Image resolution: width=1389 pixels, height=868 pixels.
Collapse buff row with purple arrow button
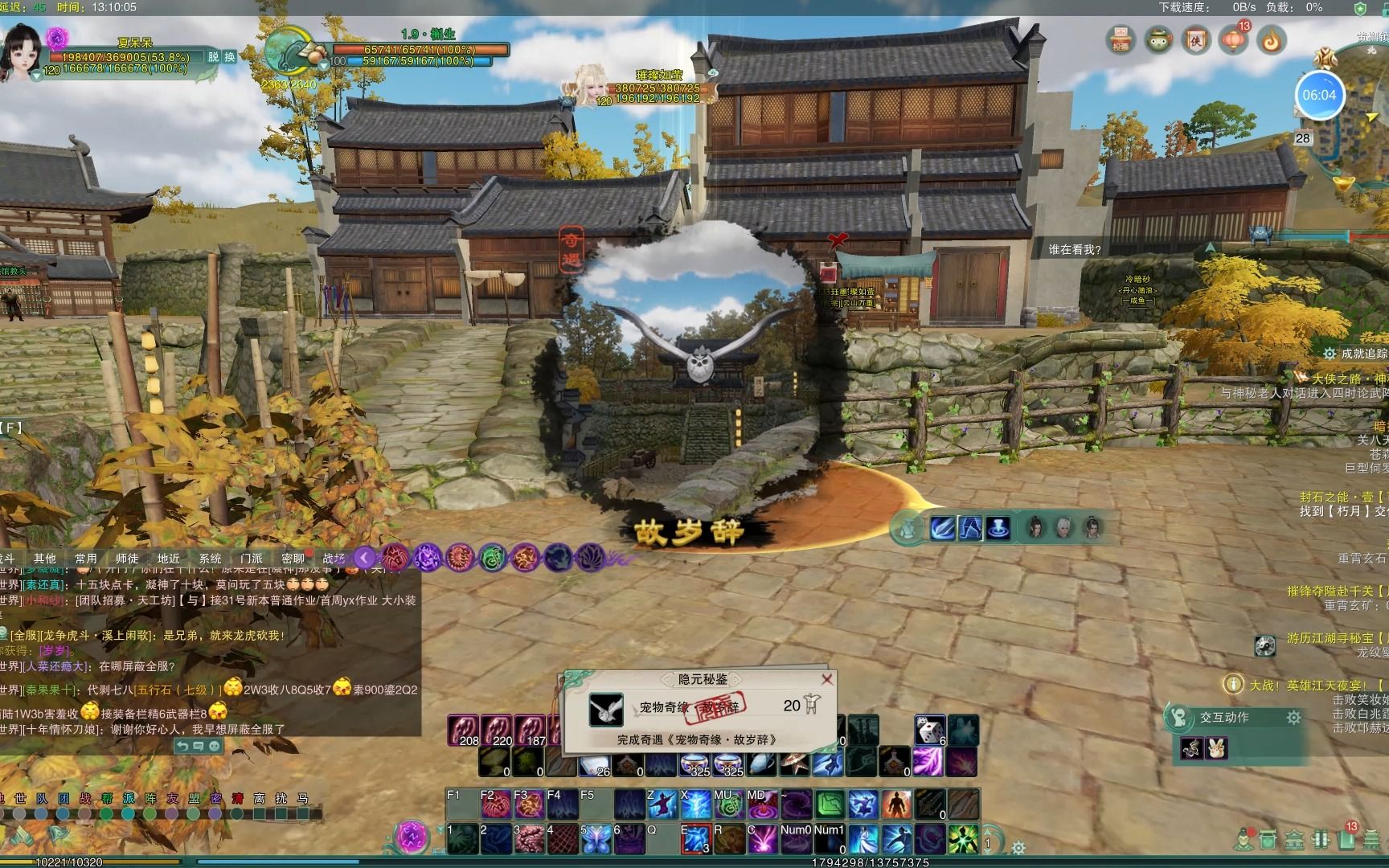coord(364,557)
